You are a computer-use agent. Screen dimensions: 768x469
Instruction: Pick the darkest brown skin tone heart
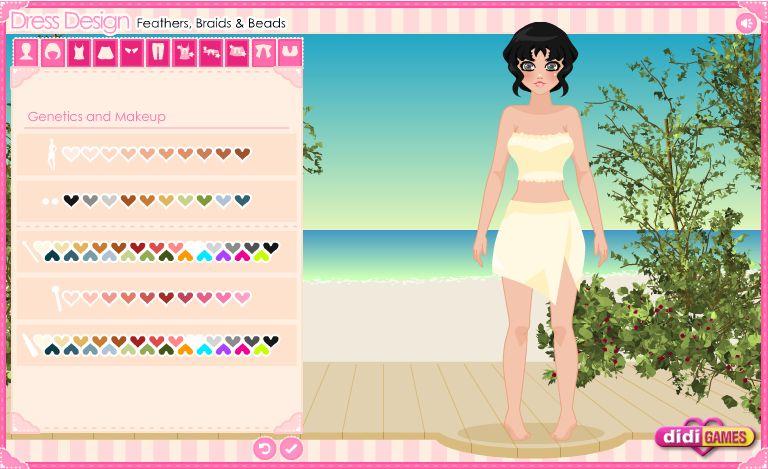coord(242,154)
